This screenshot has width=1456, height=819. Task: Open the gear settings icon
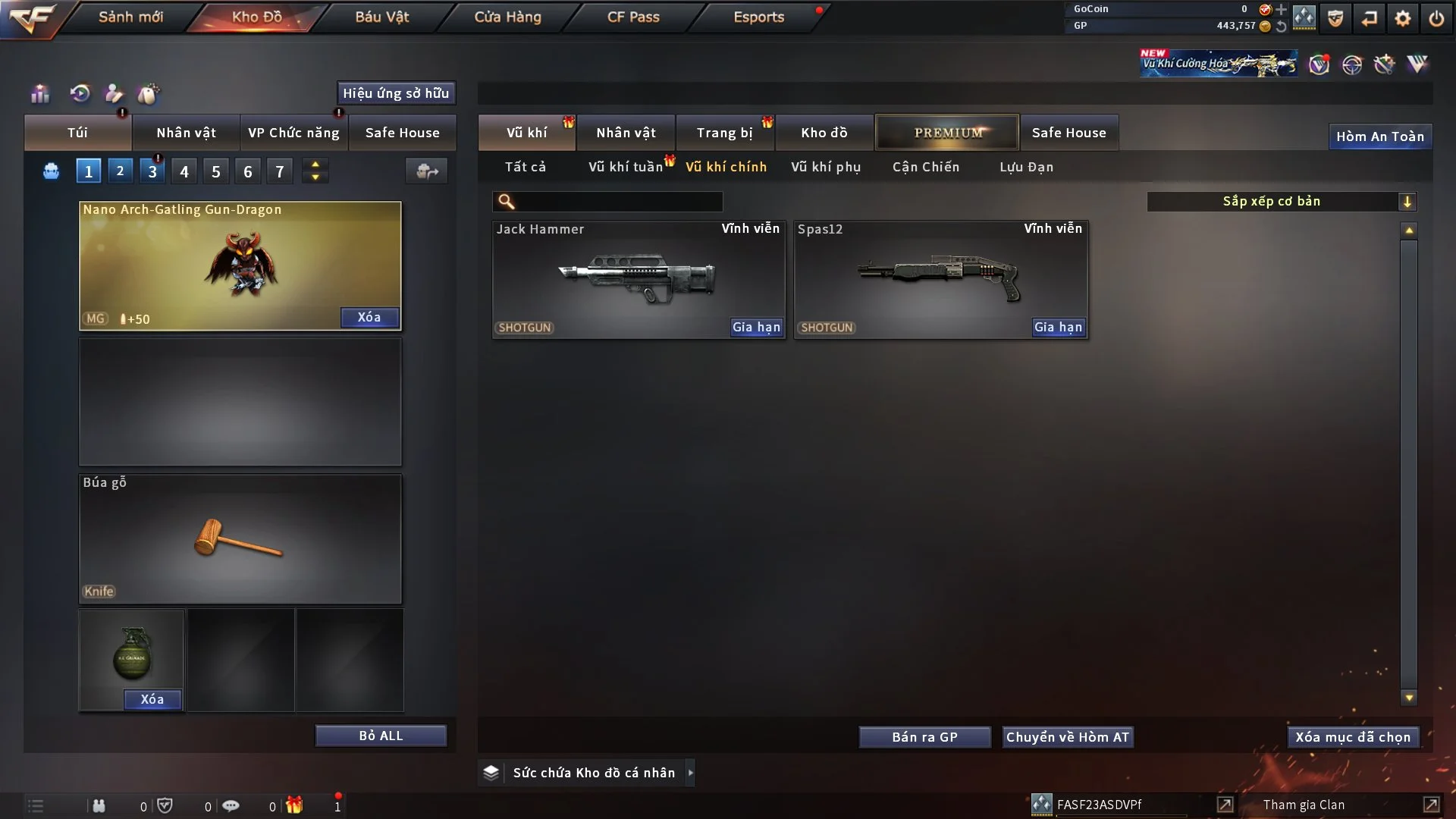click(1402, 18)
